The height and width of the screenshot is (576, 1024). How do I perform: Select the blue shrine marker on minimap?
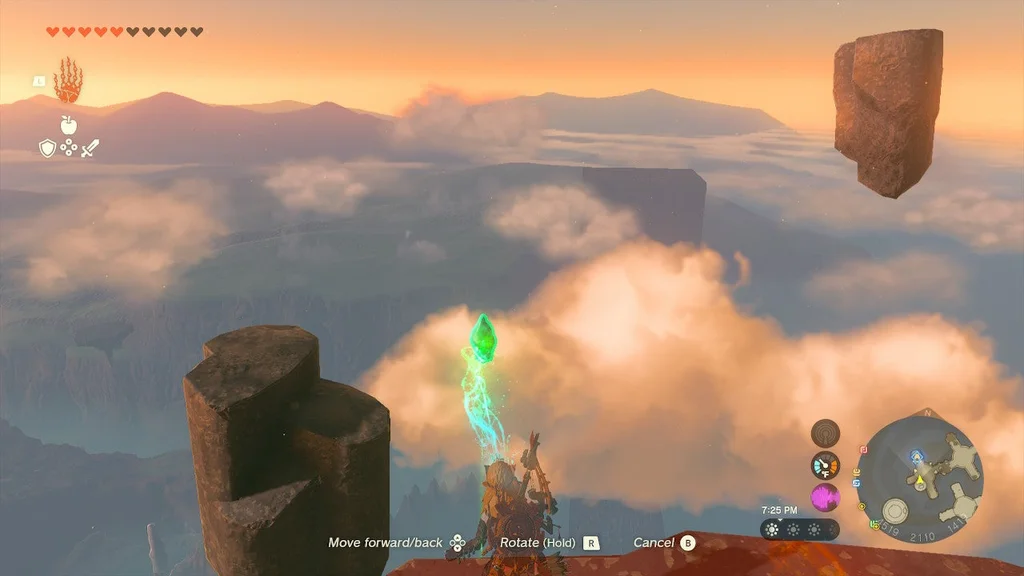pyautogui.click(x=915, y=456)
